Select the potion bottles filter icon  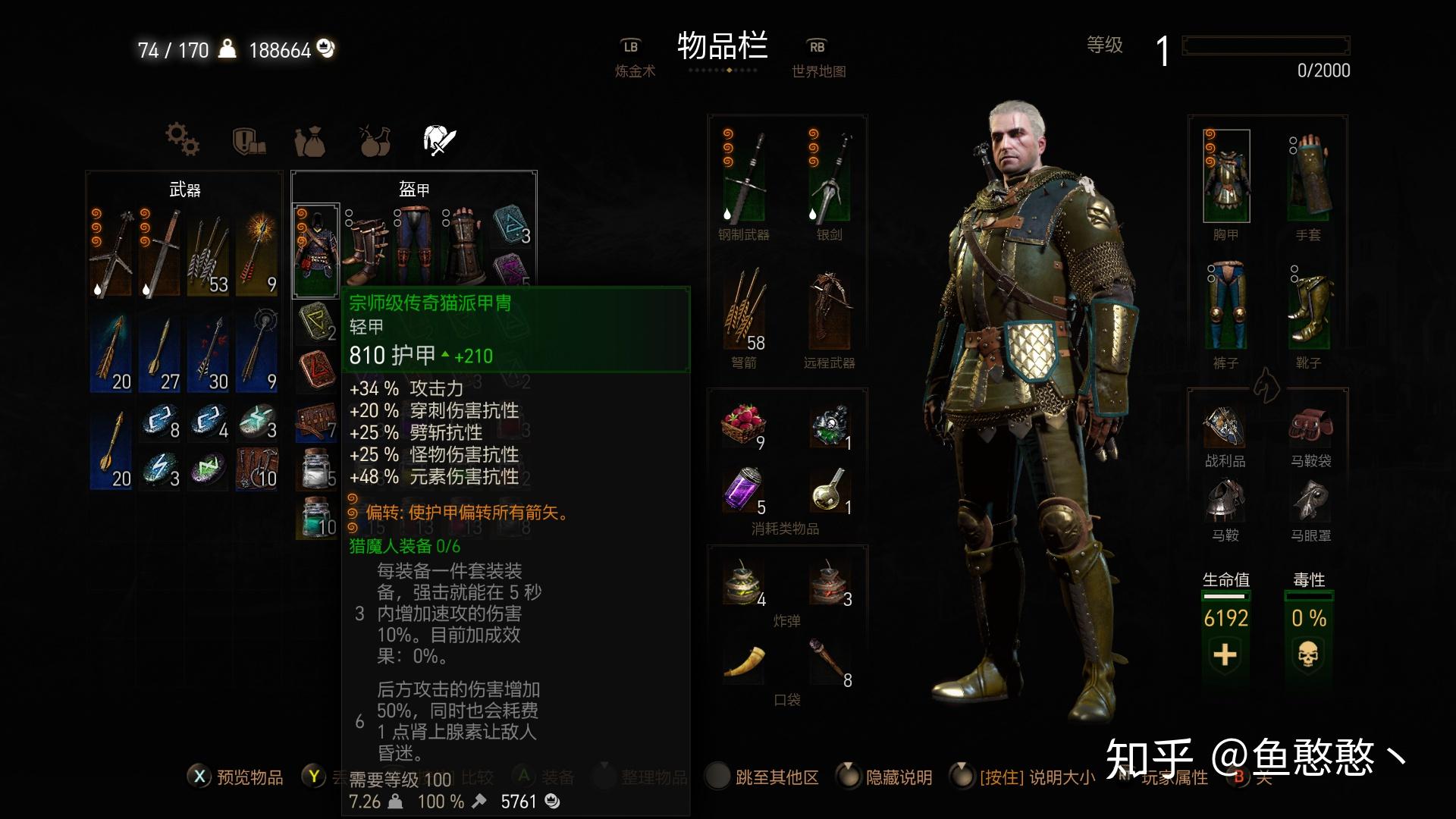click(x=374, y=140)
